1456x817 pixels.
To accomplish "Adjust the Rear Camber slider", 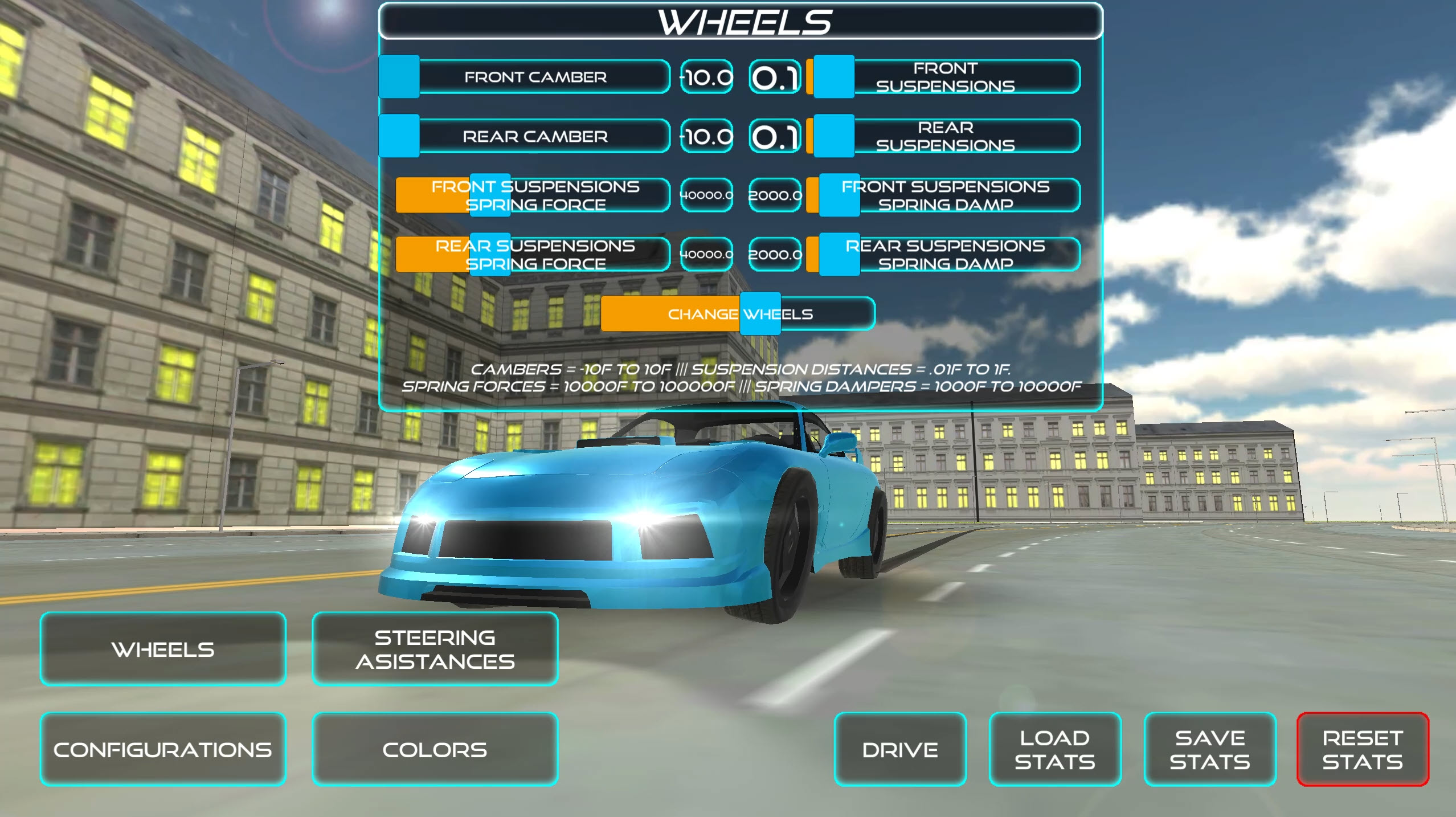I will pyautogui.click(x=399, y=136).
